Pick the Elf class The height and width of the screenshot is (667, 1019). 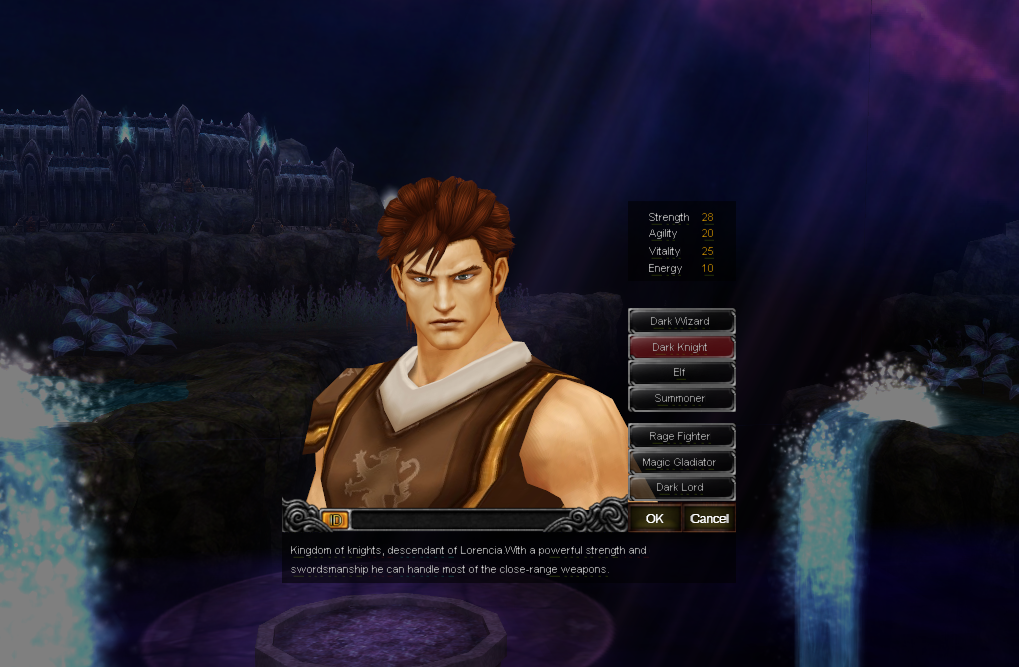[681, 372]
